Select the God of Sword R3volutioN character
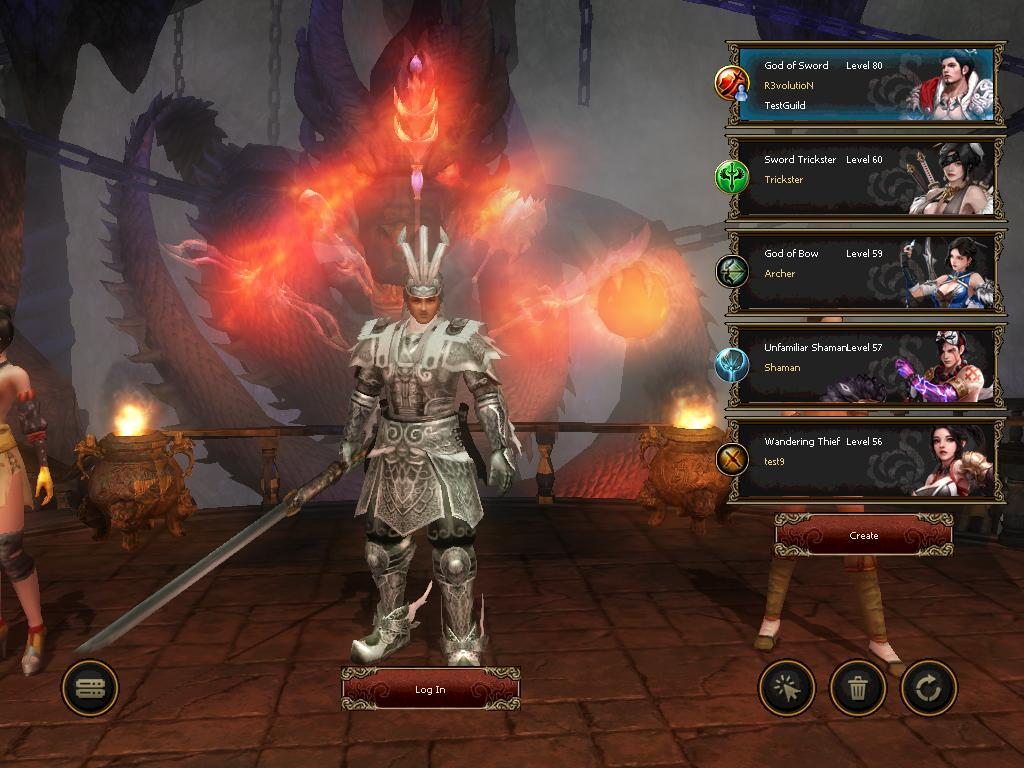Image resolution: width=1024 pixels, height=768 pixels. (864, 84)
